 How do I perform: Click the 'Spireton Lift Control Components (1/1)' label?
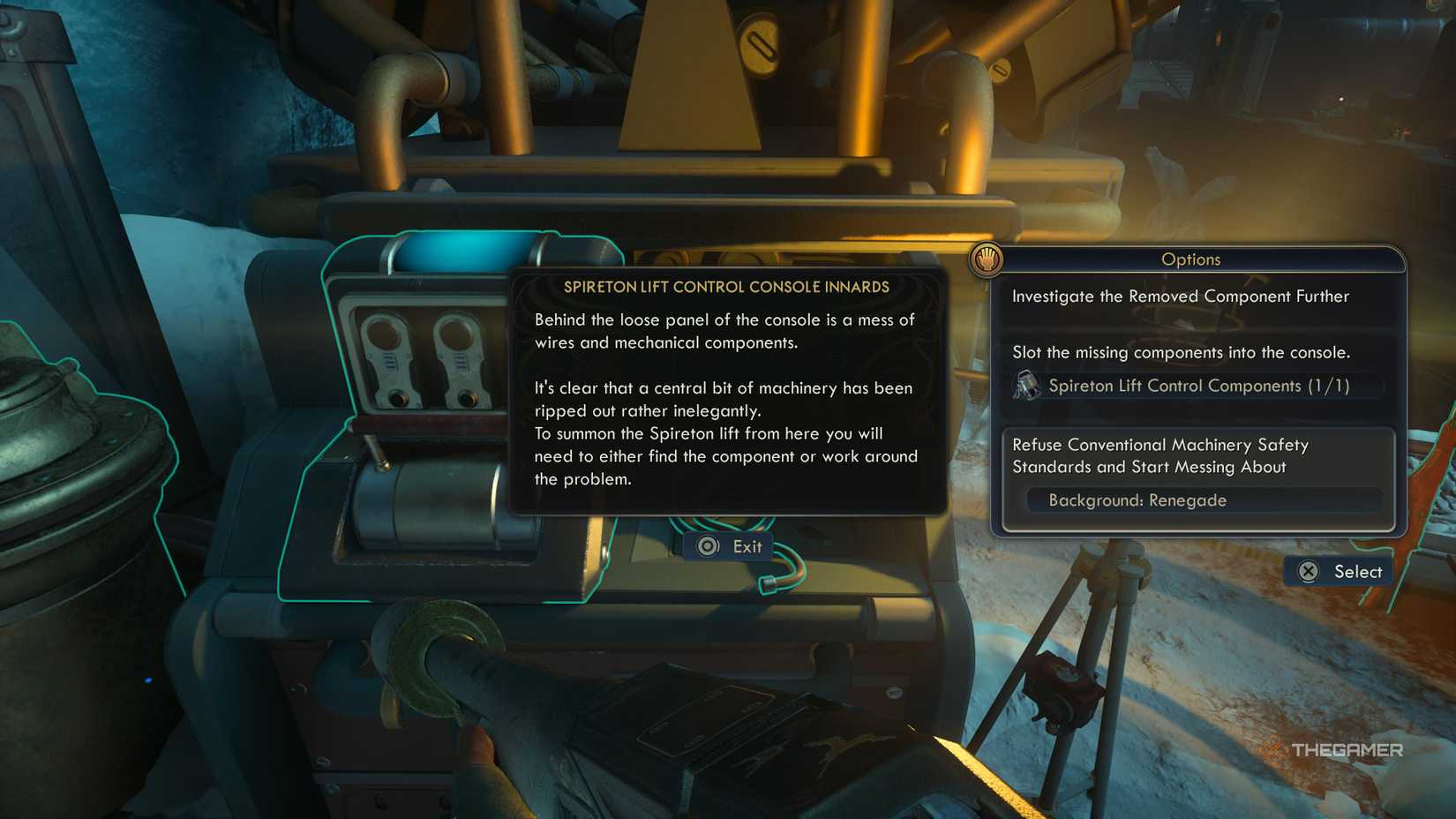1201,386
